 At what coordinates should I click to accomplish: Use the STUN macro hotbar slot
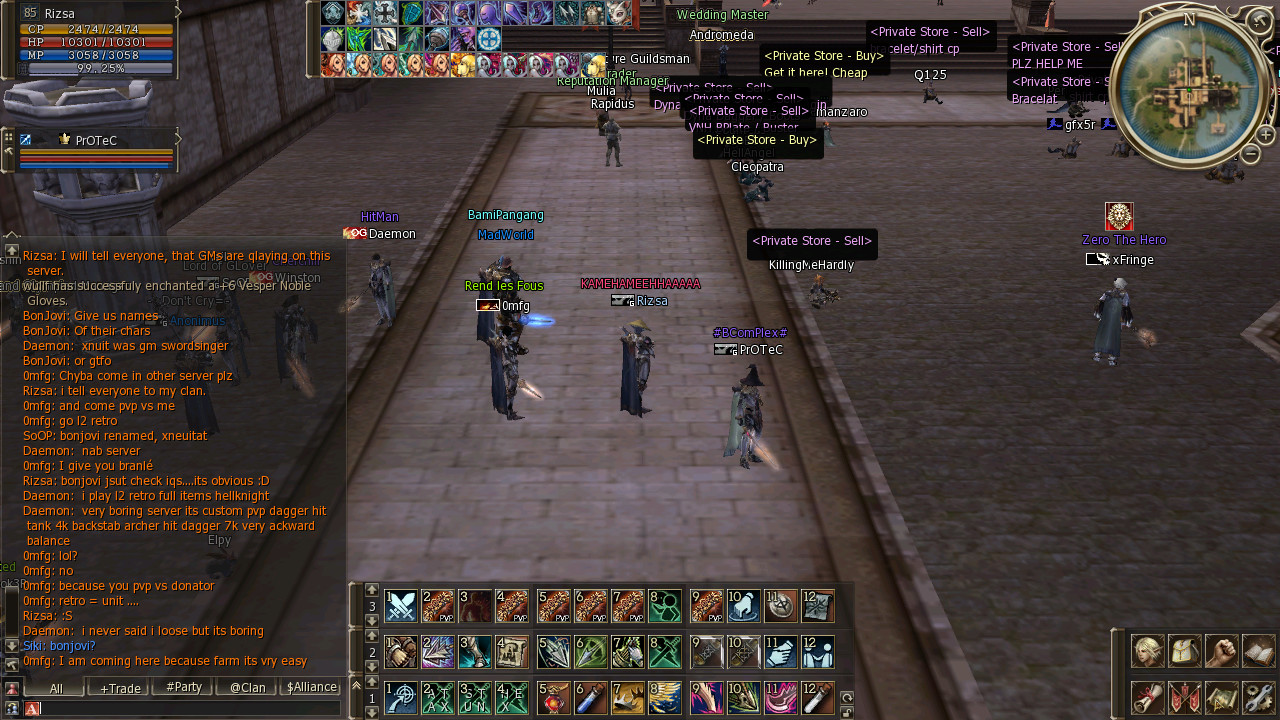click(475, 698)
